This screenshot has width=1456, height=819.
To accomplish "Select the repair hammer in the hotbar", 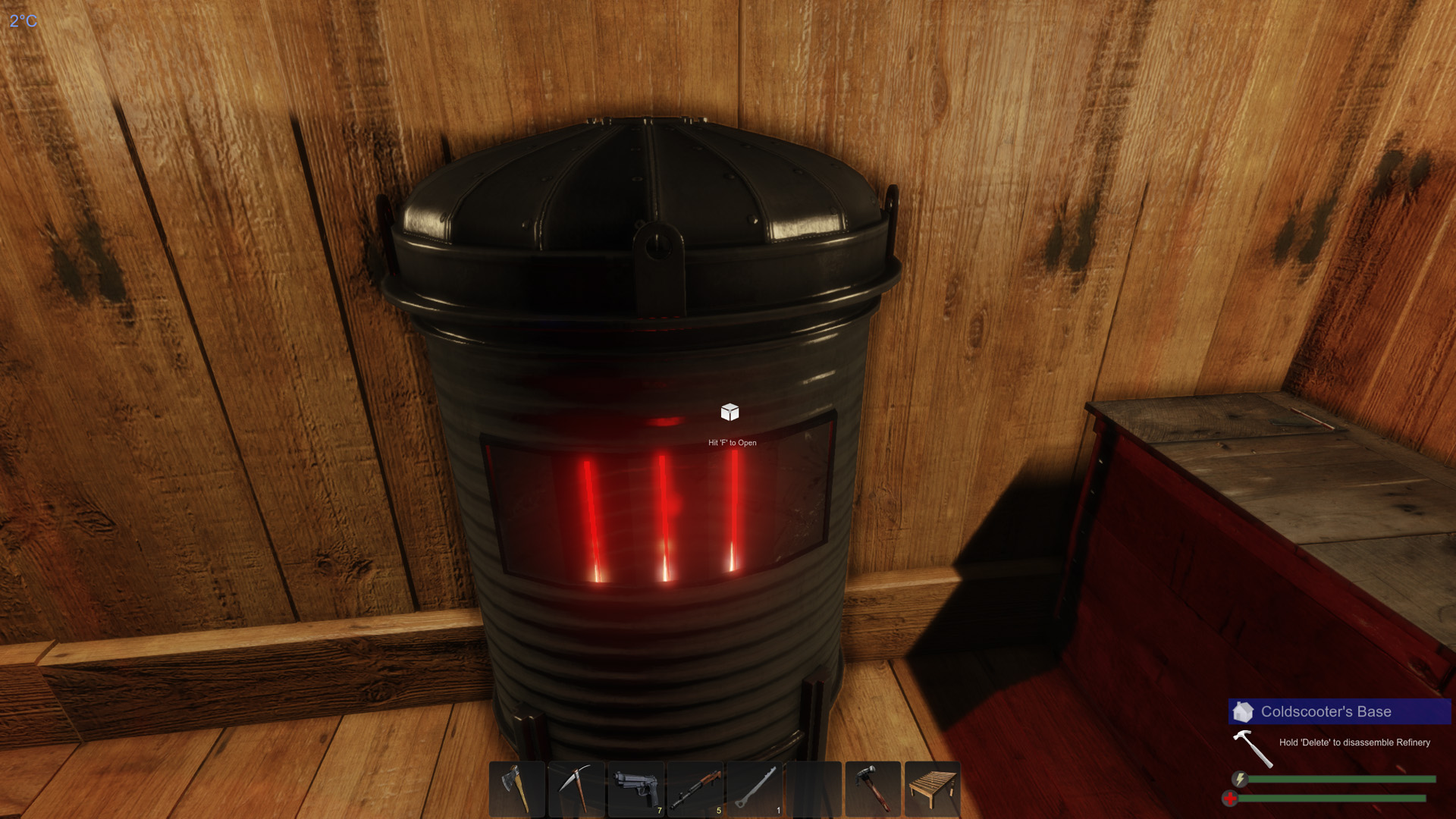I will 875,789.
